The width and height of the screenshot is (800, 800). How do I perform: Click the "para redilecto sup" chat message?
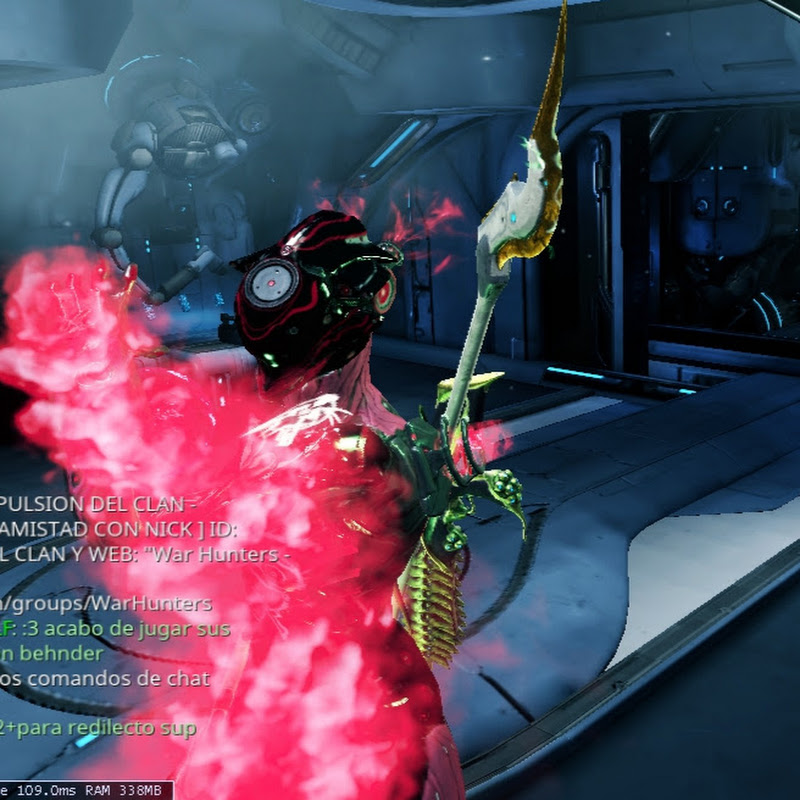point(105,728)
